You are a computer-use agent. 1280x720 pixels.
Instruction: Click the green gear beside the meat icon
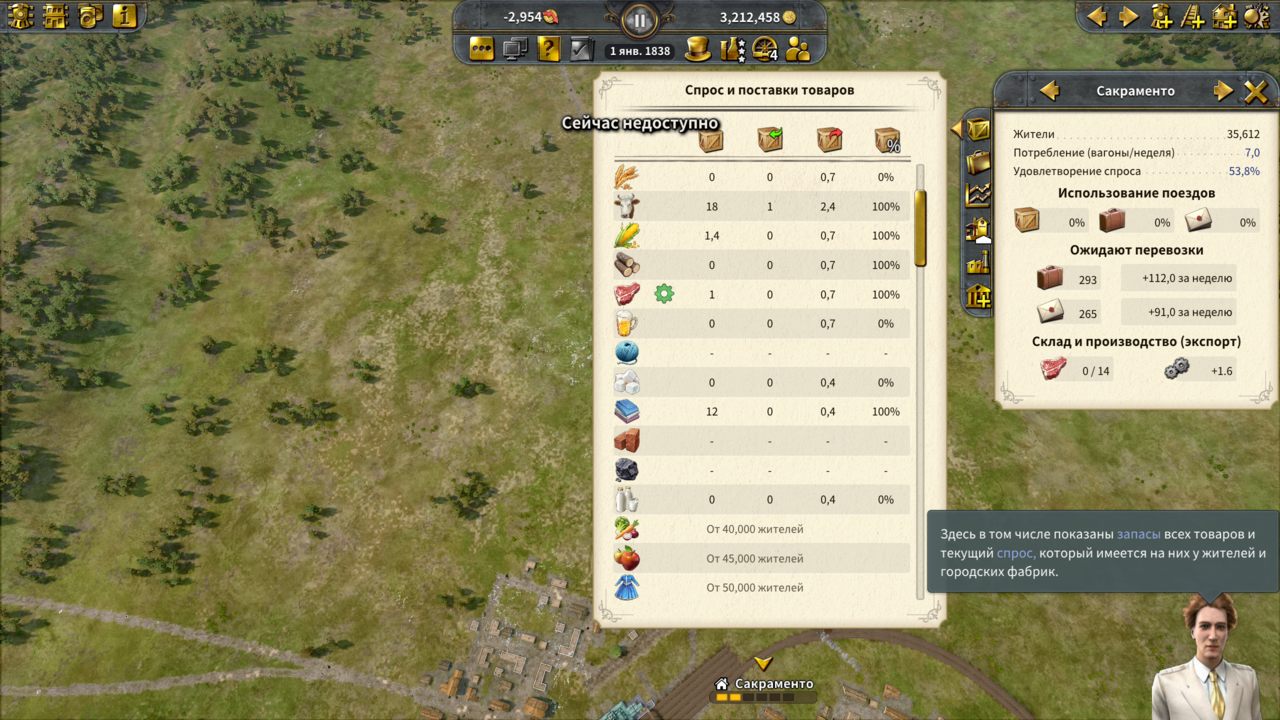664,294
